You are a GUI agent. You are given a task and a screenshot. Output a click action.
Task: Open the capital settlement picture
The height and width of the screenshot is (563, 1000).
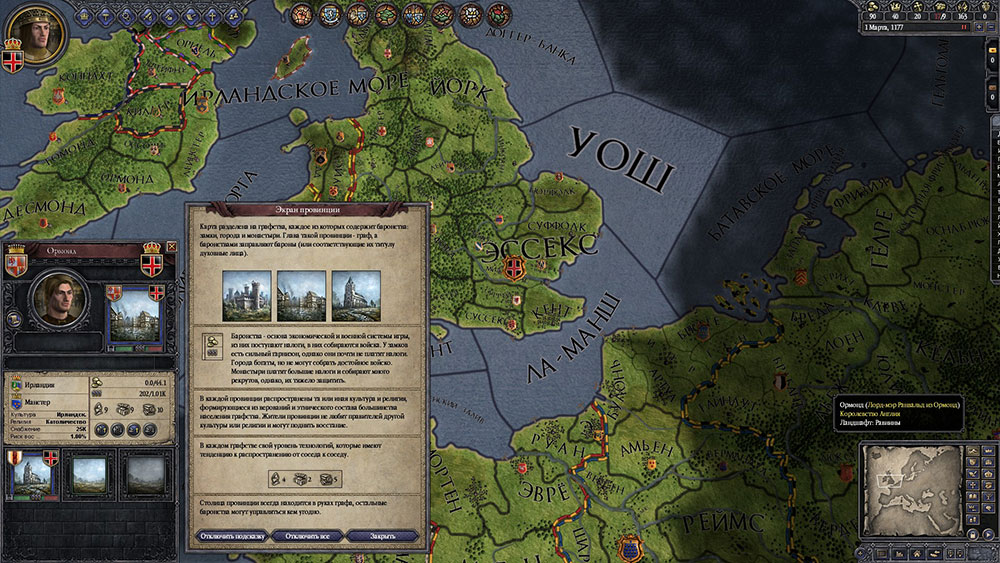132,322
